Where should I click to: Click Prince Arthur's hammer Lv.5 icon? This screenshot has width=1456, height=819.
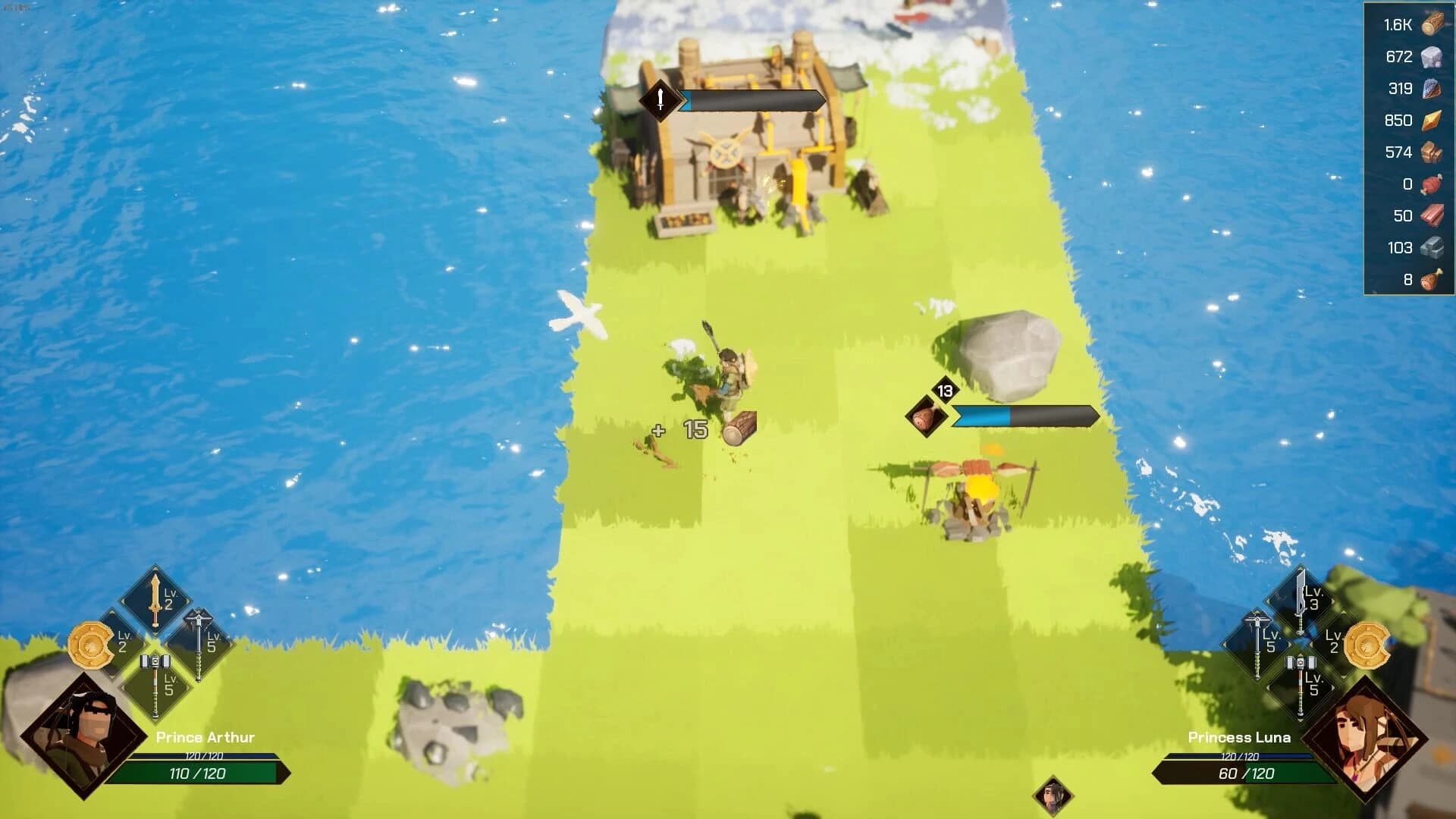tap(155, 687)
